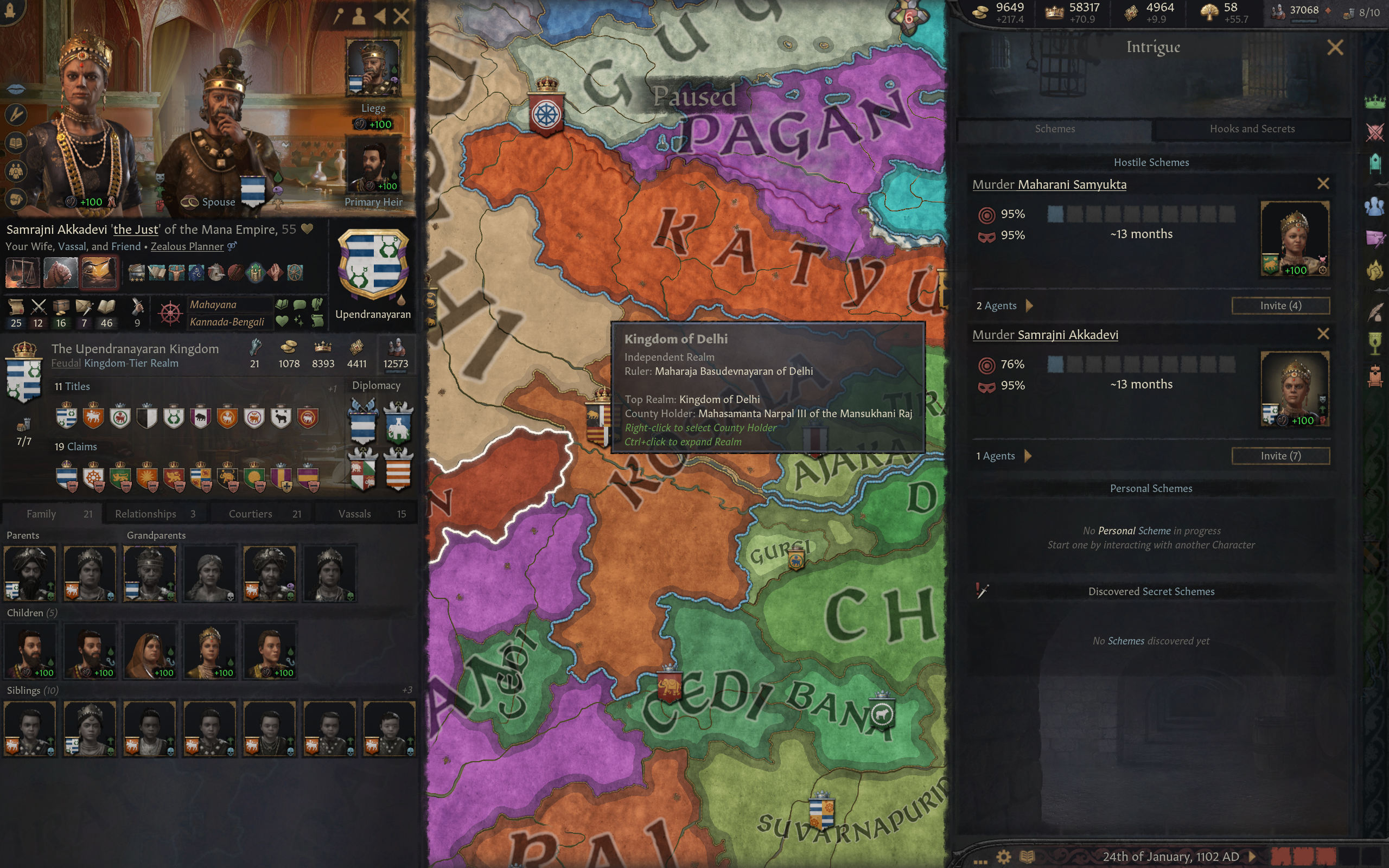The image size is (1389, 868).
Task: Close the character window
Action: pos(402,16)
